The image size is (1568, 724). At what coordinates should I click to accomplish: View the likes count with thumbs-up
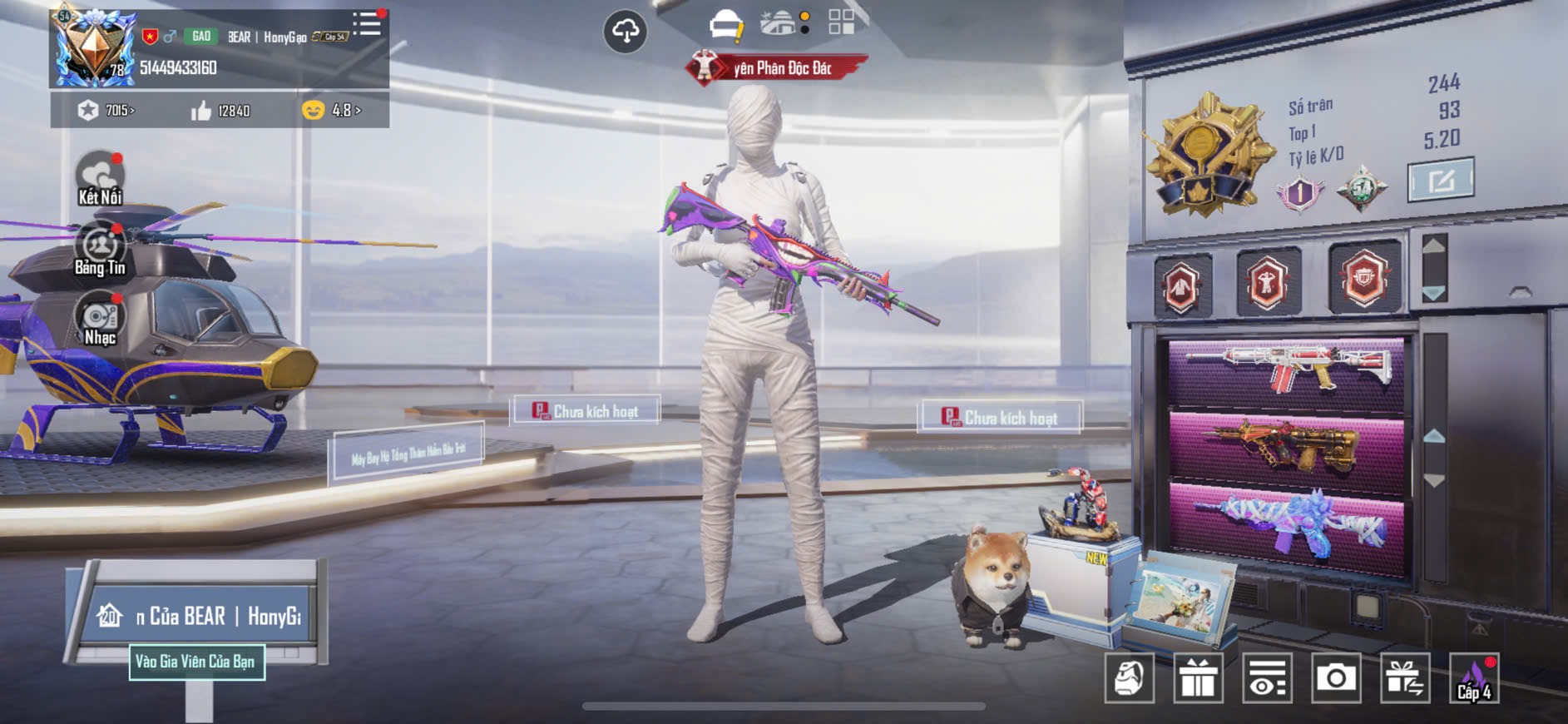tap(220, 111)
